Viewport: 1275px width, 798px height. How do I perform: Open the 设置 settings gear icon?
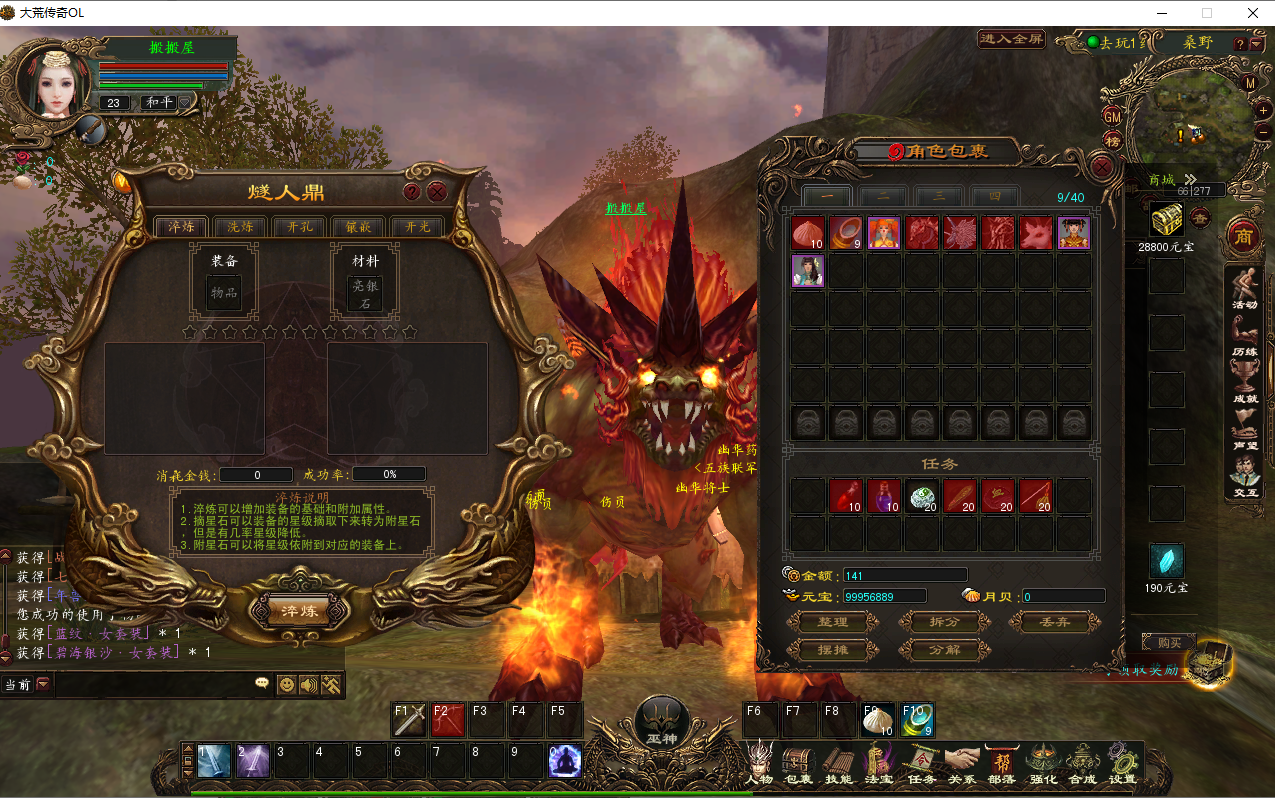[1122, 764]
